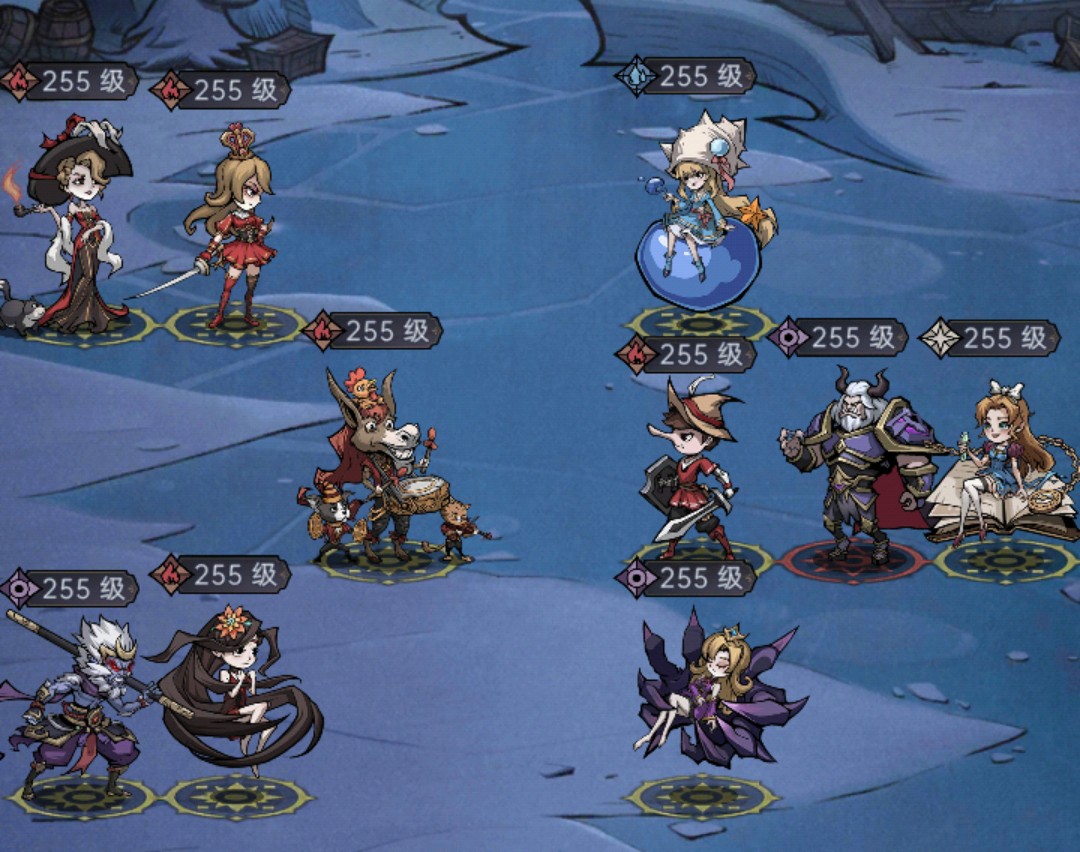Select the pirate lady holding a pipe

tap(80, 235)
